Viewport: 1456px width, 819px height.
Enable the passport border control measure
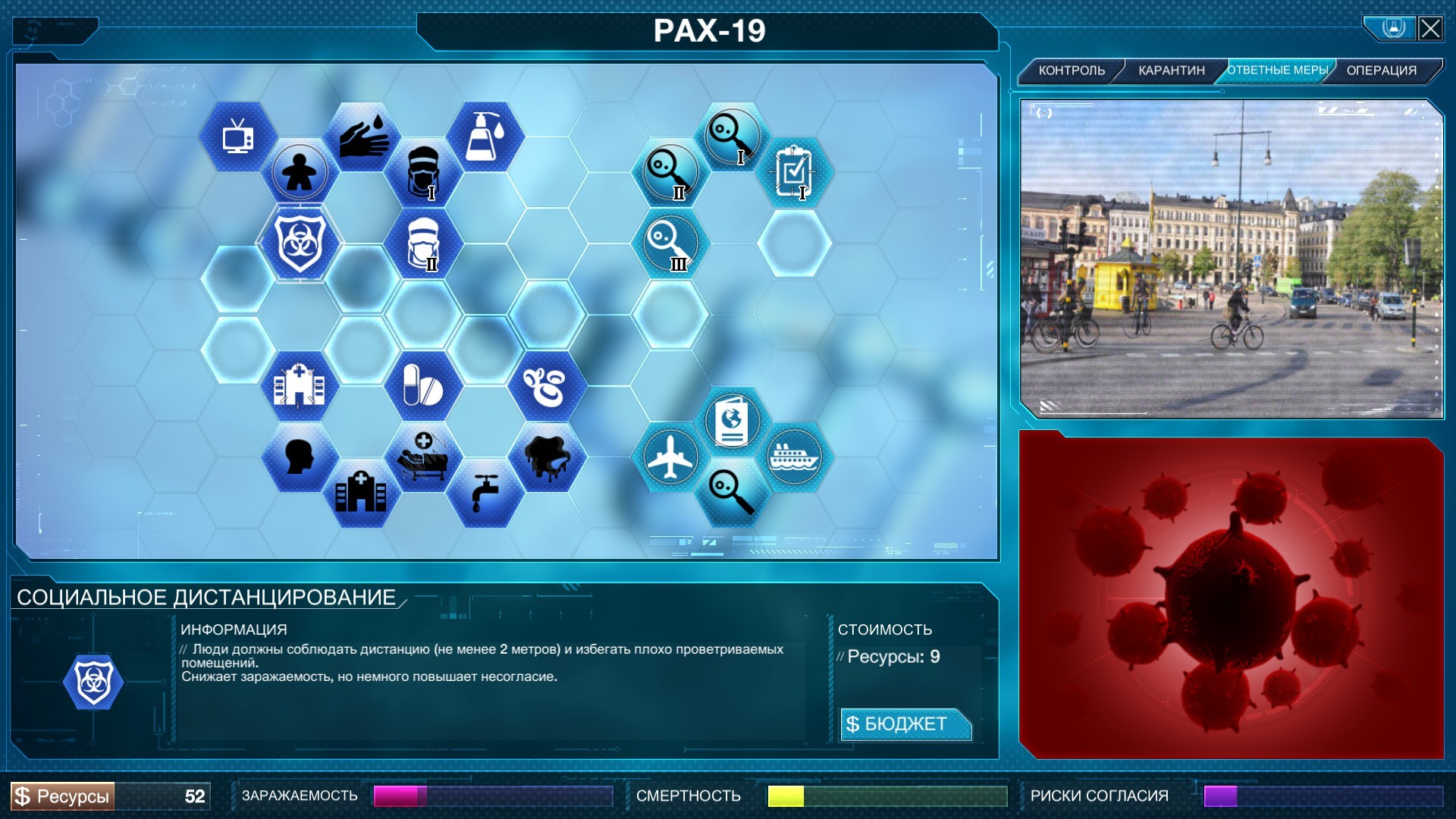tap(732, 421)
